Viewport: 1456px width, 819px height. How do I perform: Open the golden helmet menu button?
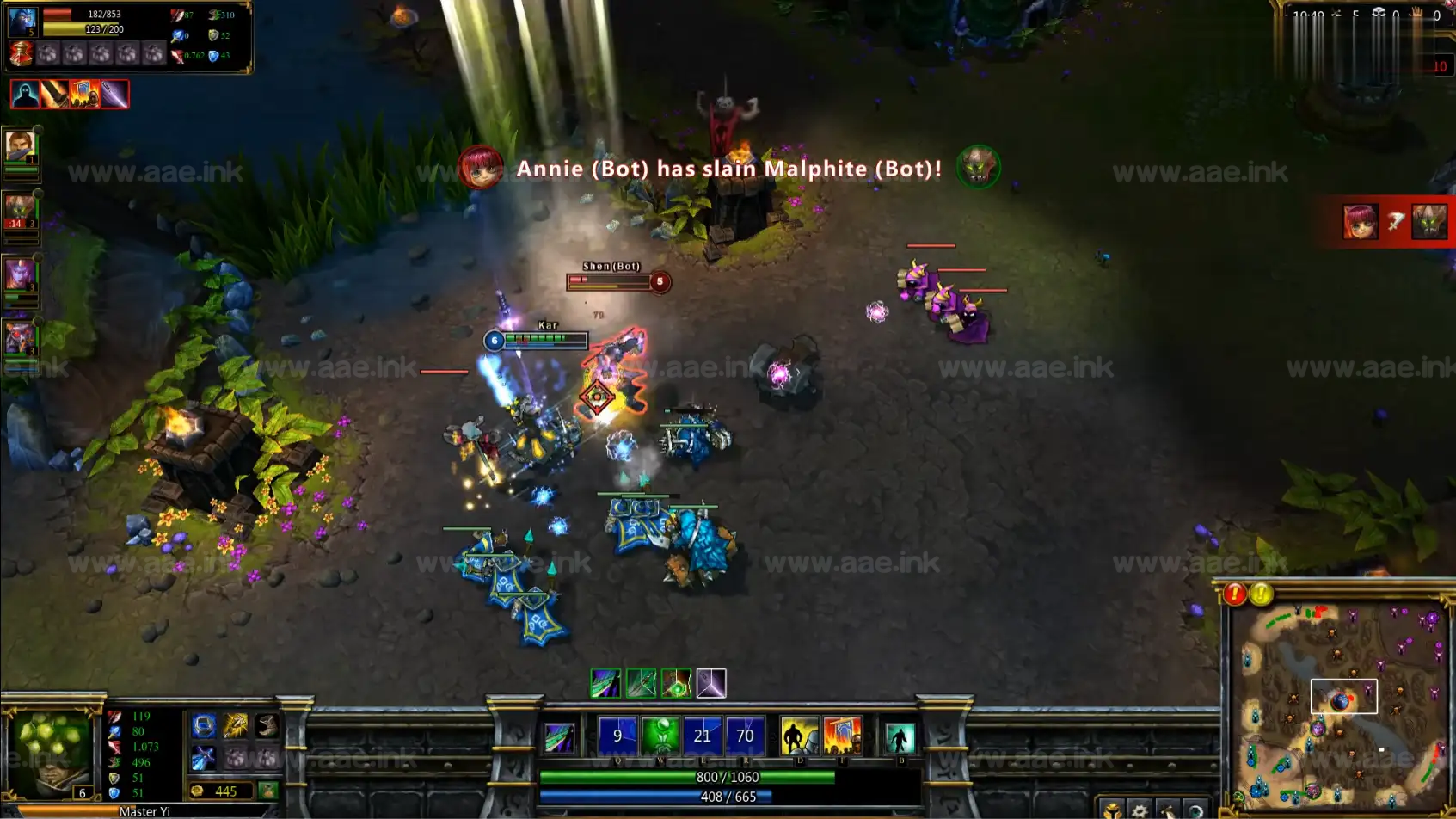[1112, 810]
